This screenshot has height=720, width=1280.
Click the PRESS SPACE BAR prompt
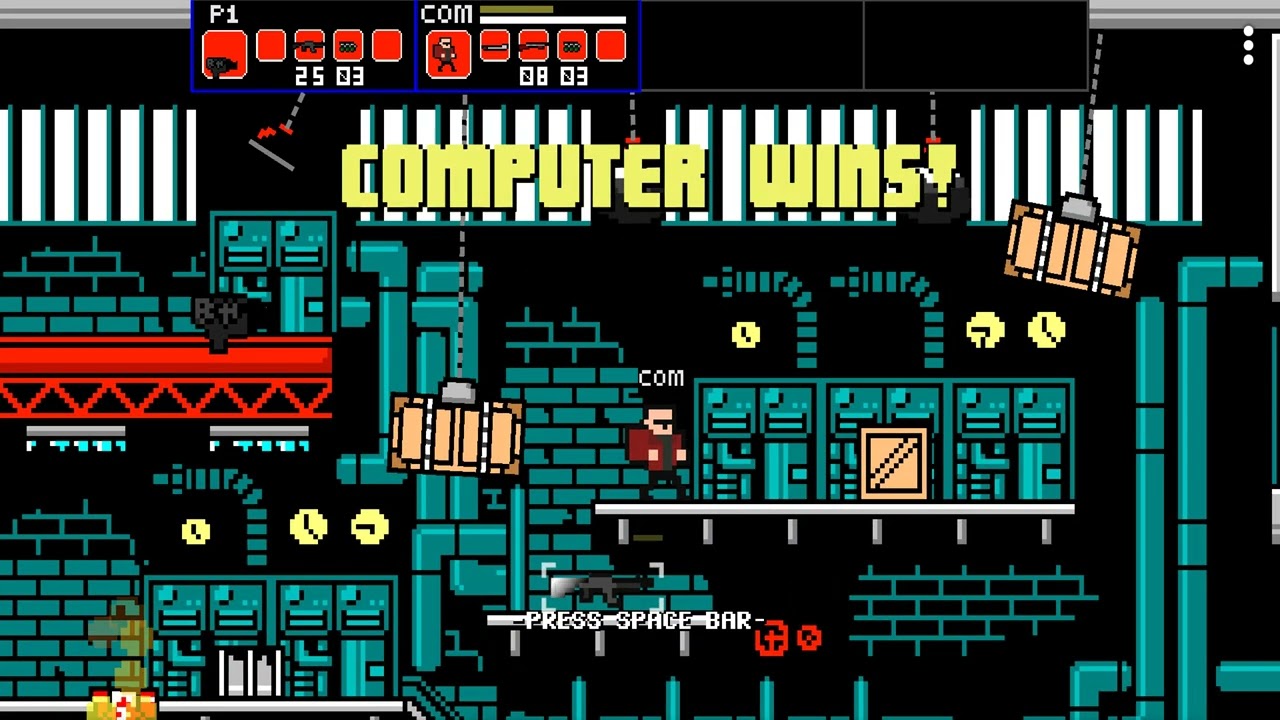pos(640,620)
